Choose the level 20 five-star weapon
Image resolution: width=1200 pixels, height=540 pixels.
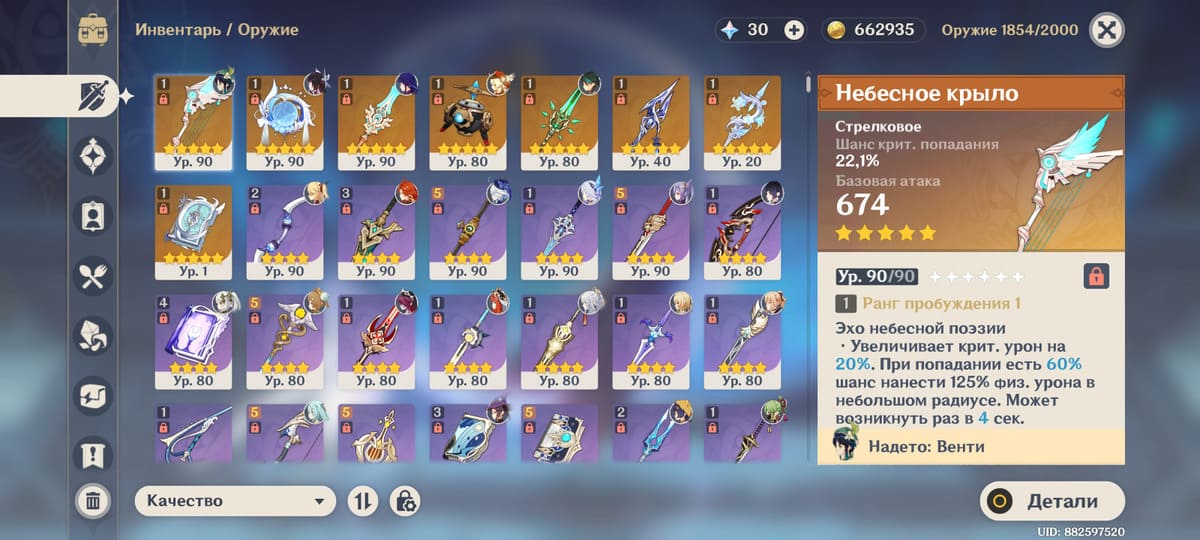point(742,122)
